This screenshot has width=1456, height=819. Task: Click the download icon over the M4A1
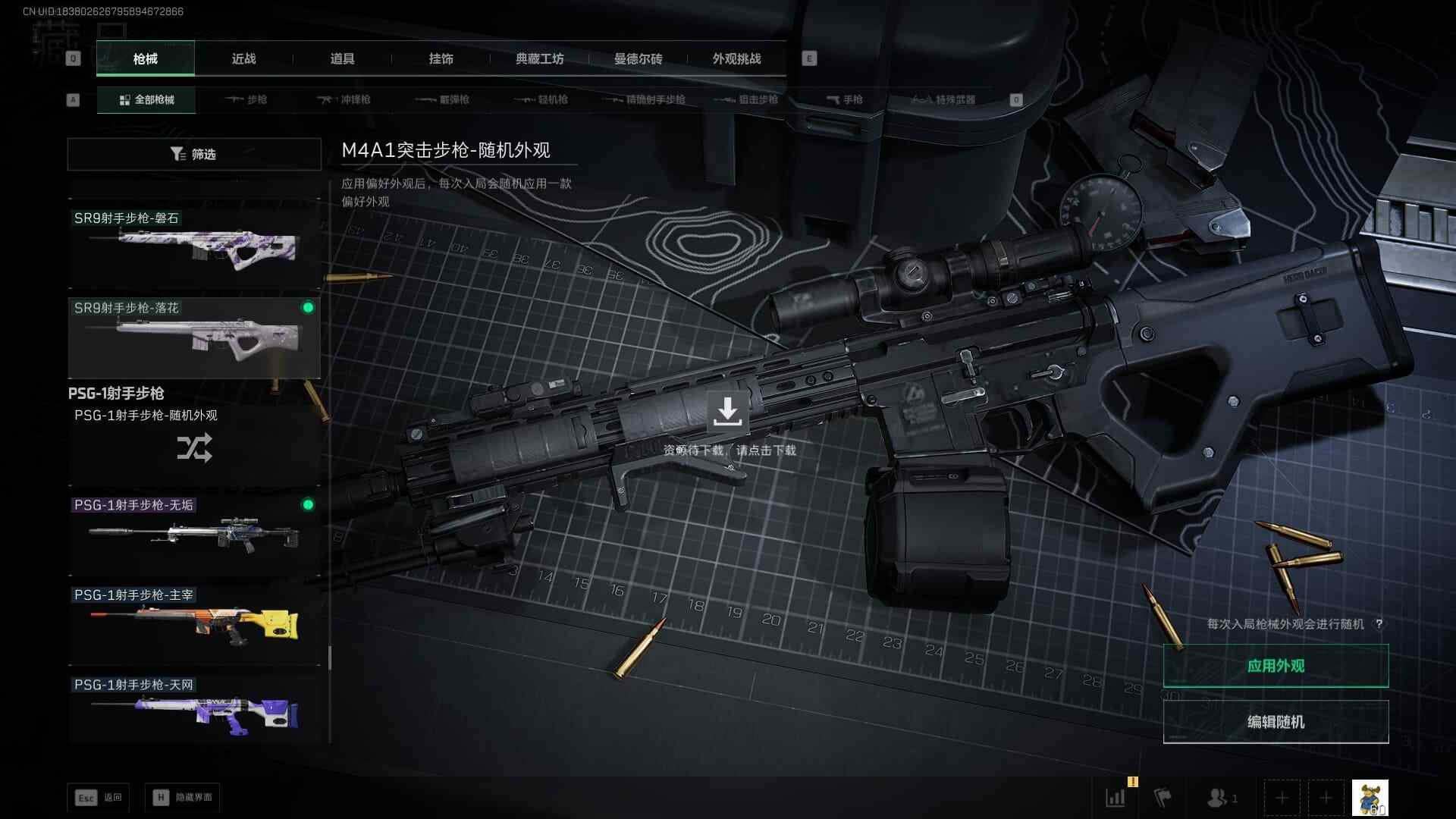(727, 411)
